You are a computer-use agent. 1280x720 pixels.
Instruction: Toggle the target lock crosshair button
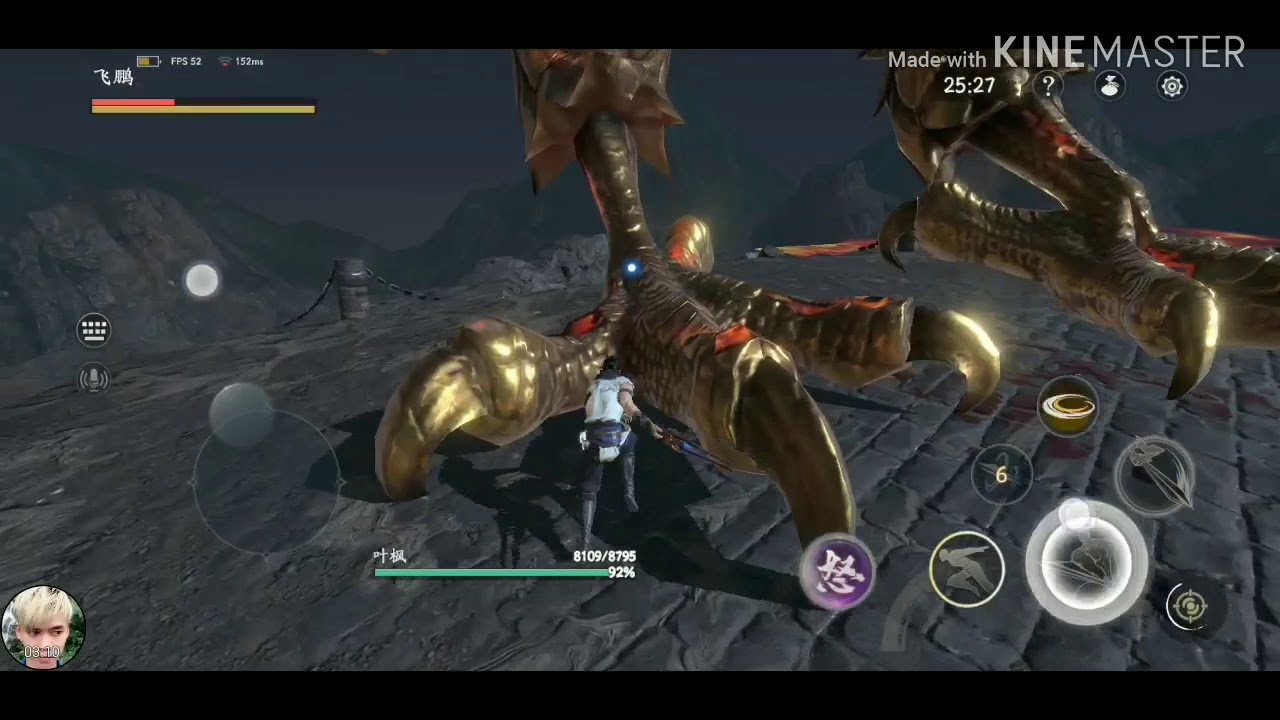[1189, 606]
